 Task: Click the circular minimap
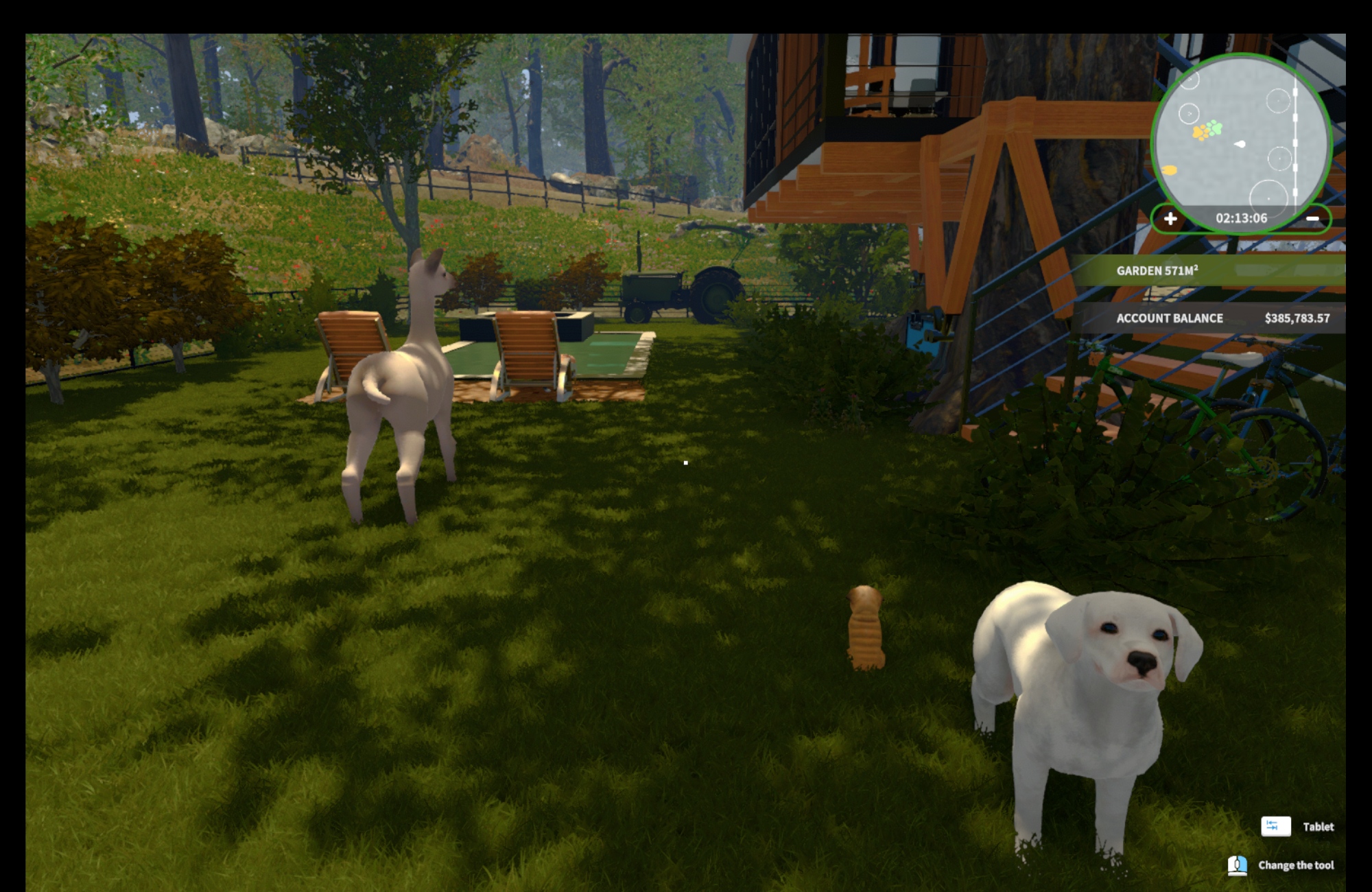coord(1242,137)
